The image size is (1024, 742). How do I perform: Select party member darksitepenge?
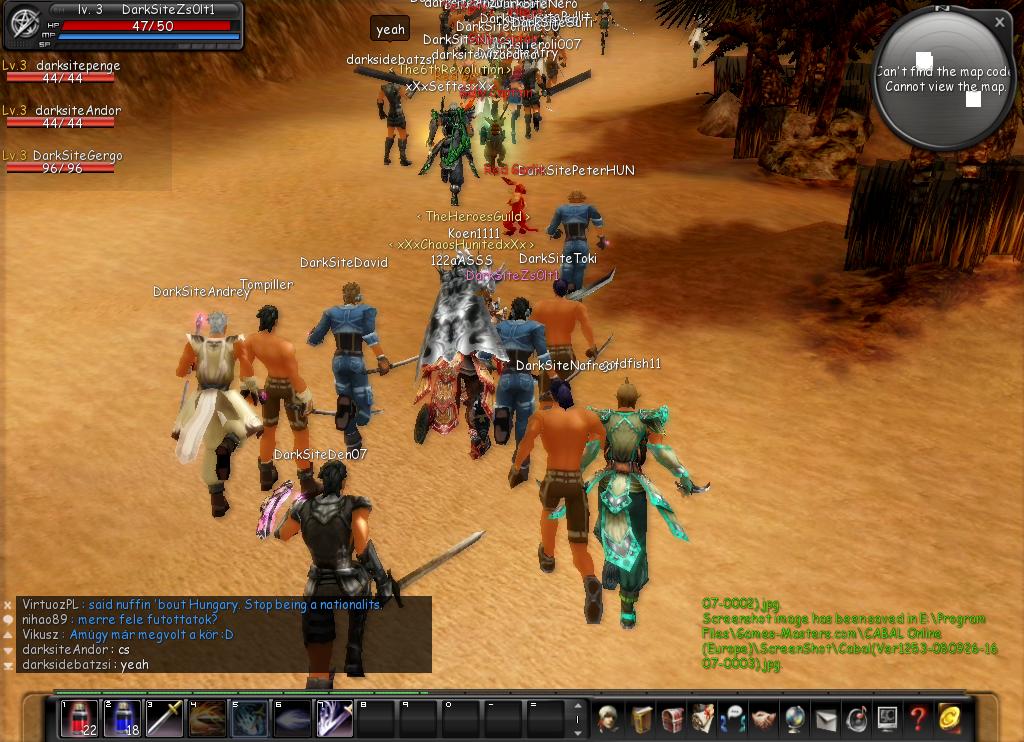tap(62, 72)
